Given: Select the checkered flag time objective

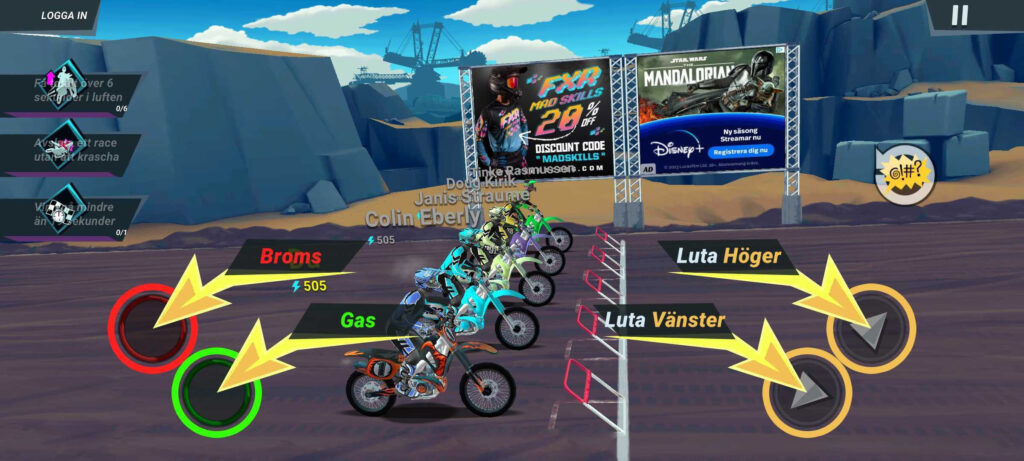Looking at the screenshot, I should click(x=68, y=213).
